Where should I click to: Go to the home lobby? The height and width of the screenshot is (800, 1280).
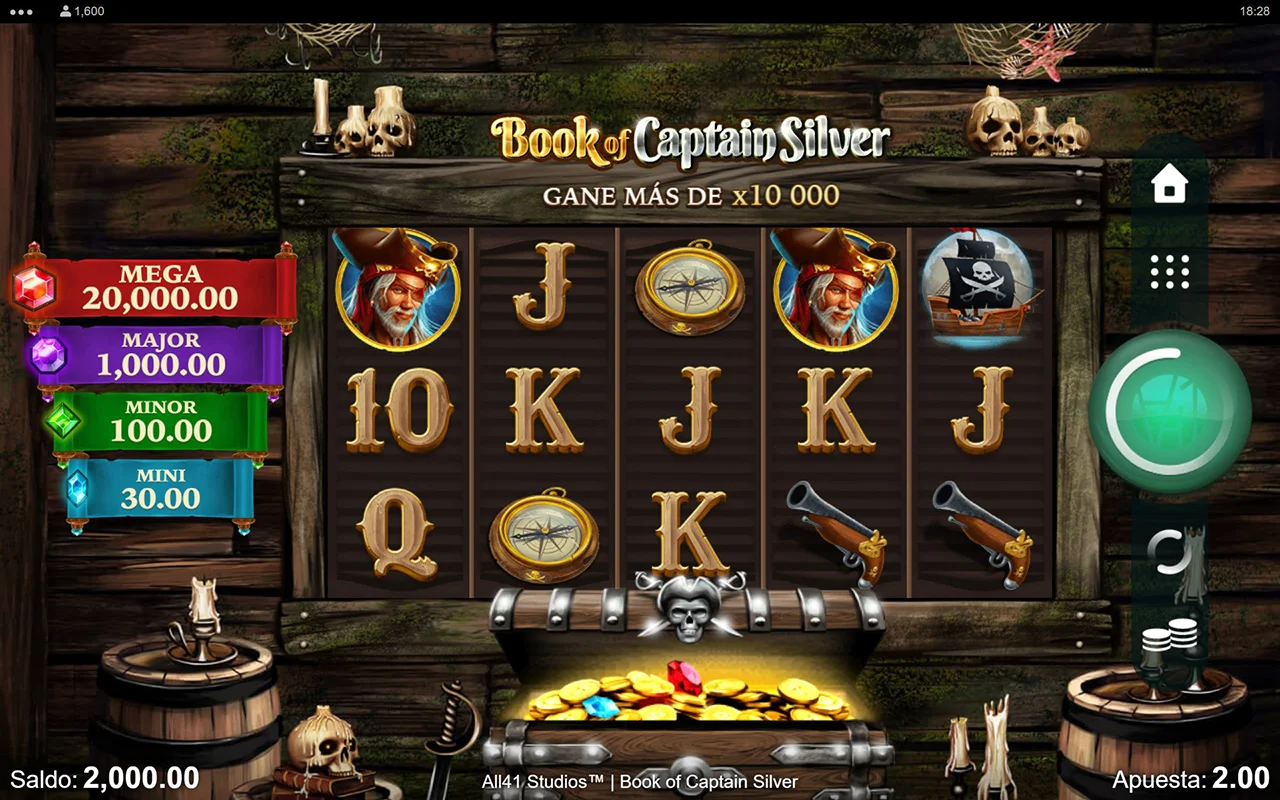click(1170, 186)
